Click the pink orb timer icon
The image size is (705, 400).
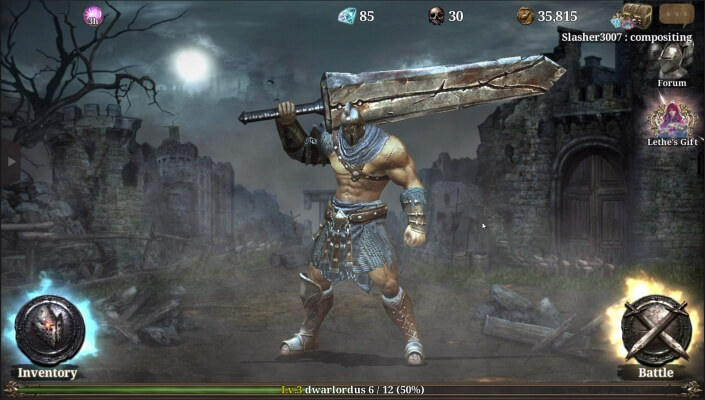pyautogui.click(x=93, y=14)
